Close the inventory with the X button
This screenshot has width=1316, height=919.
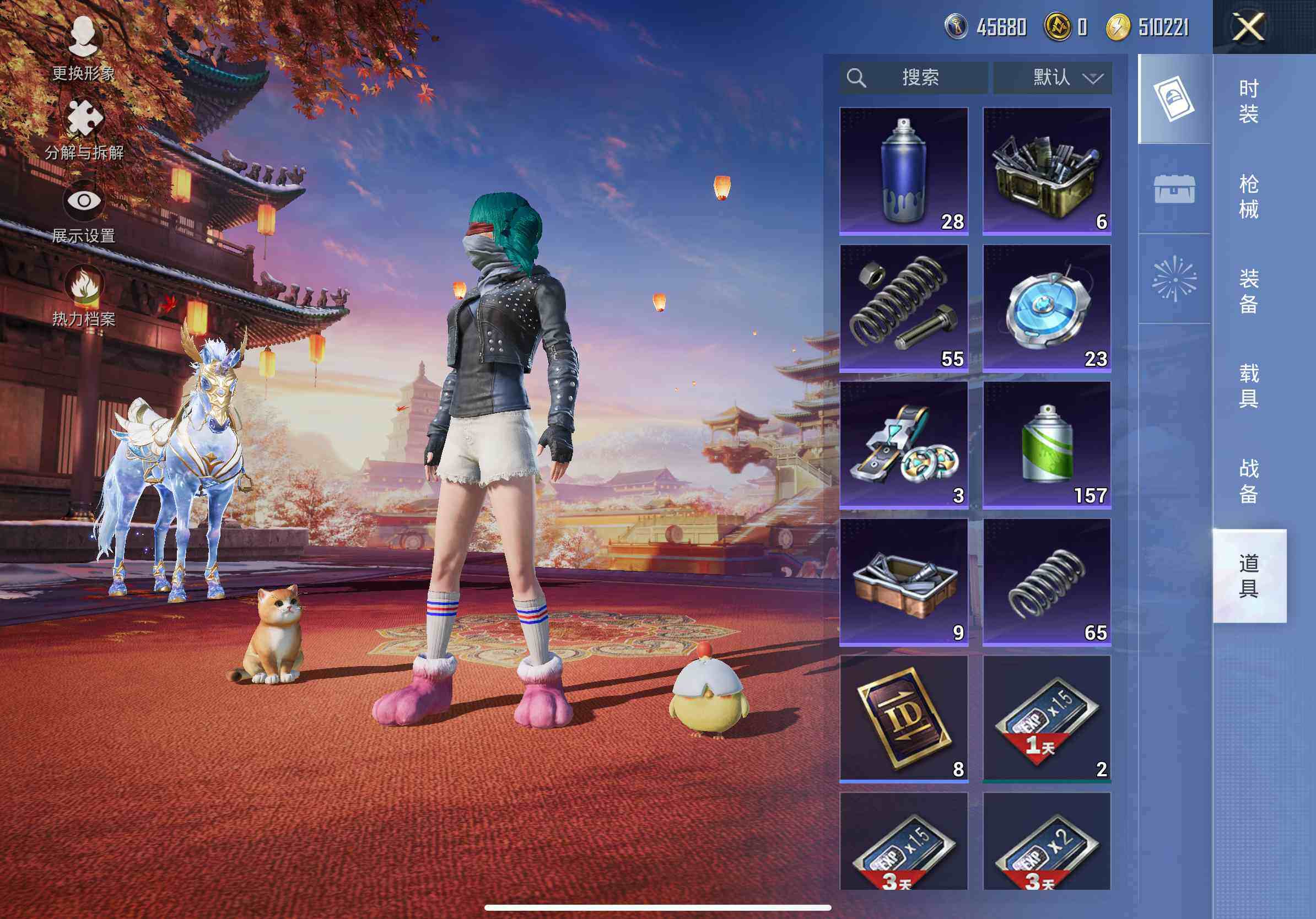pos(1248,27)
